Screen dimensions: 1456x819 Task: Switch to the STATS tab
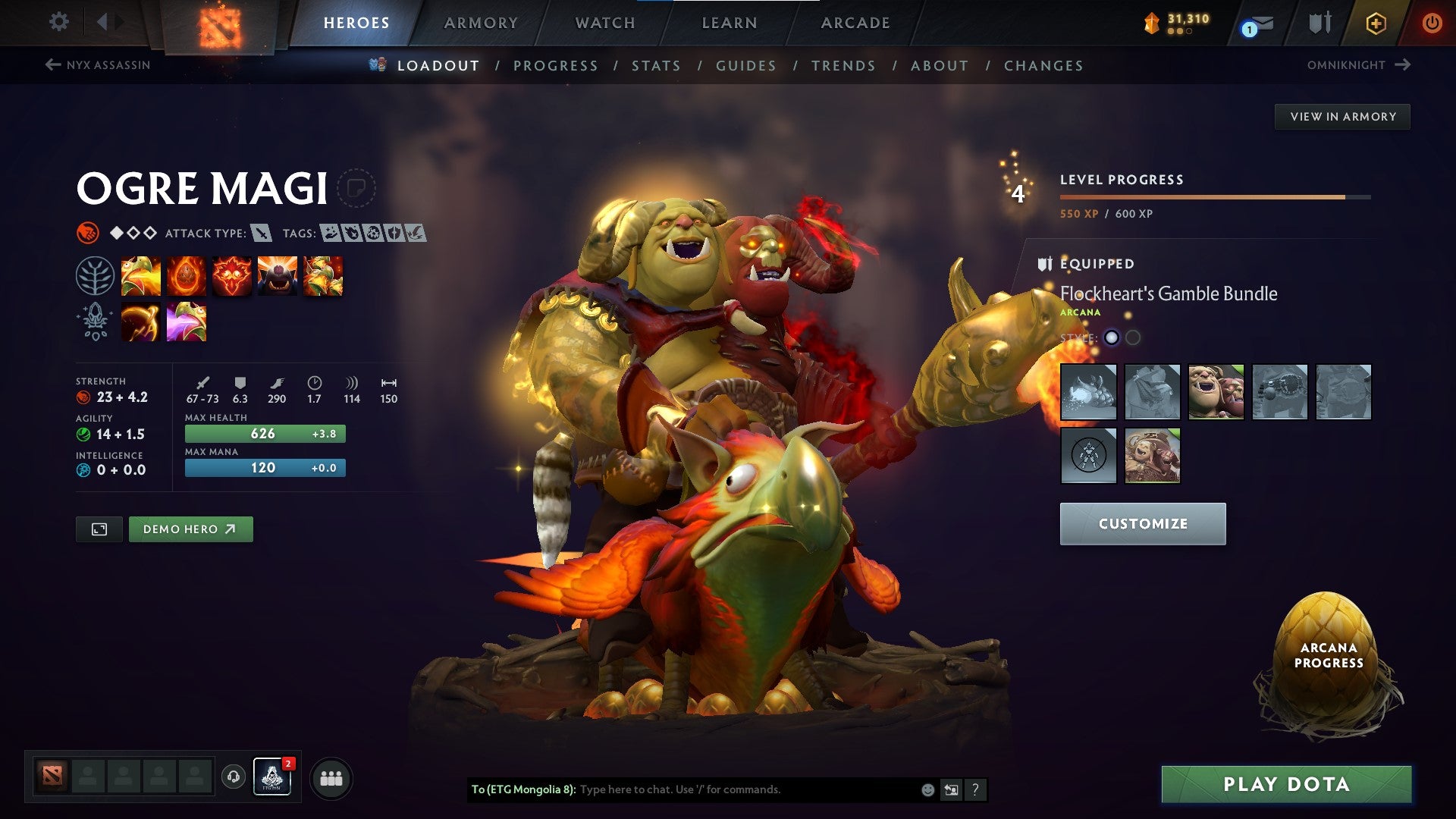tap(657, 66)
